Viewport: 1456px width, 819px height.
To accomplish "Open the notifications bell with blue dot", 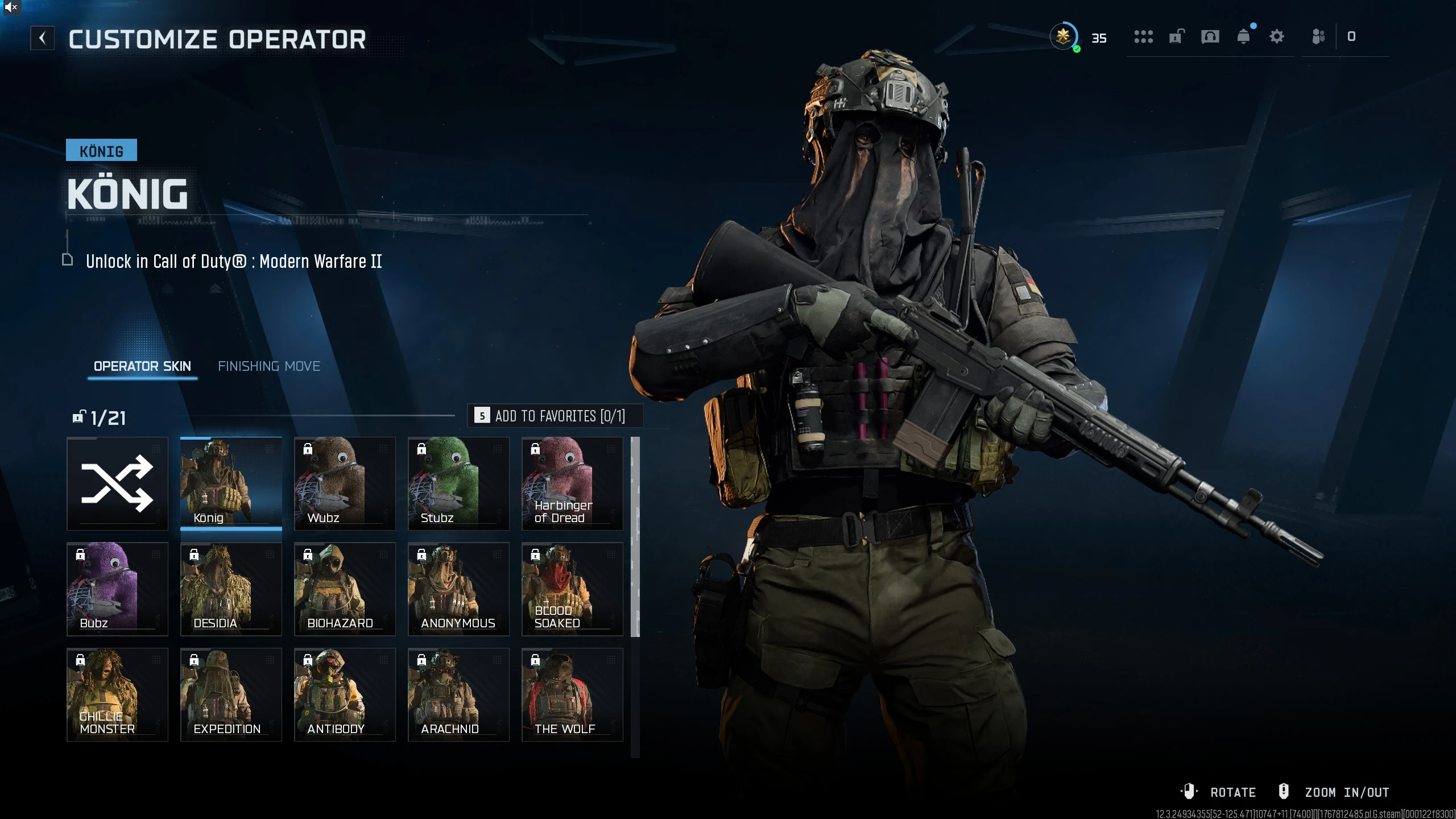I will point(1244,36).
